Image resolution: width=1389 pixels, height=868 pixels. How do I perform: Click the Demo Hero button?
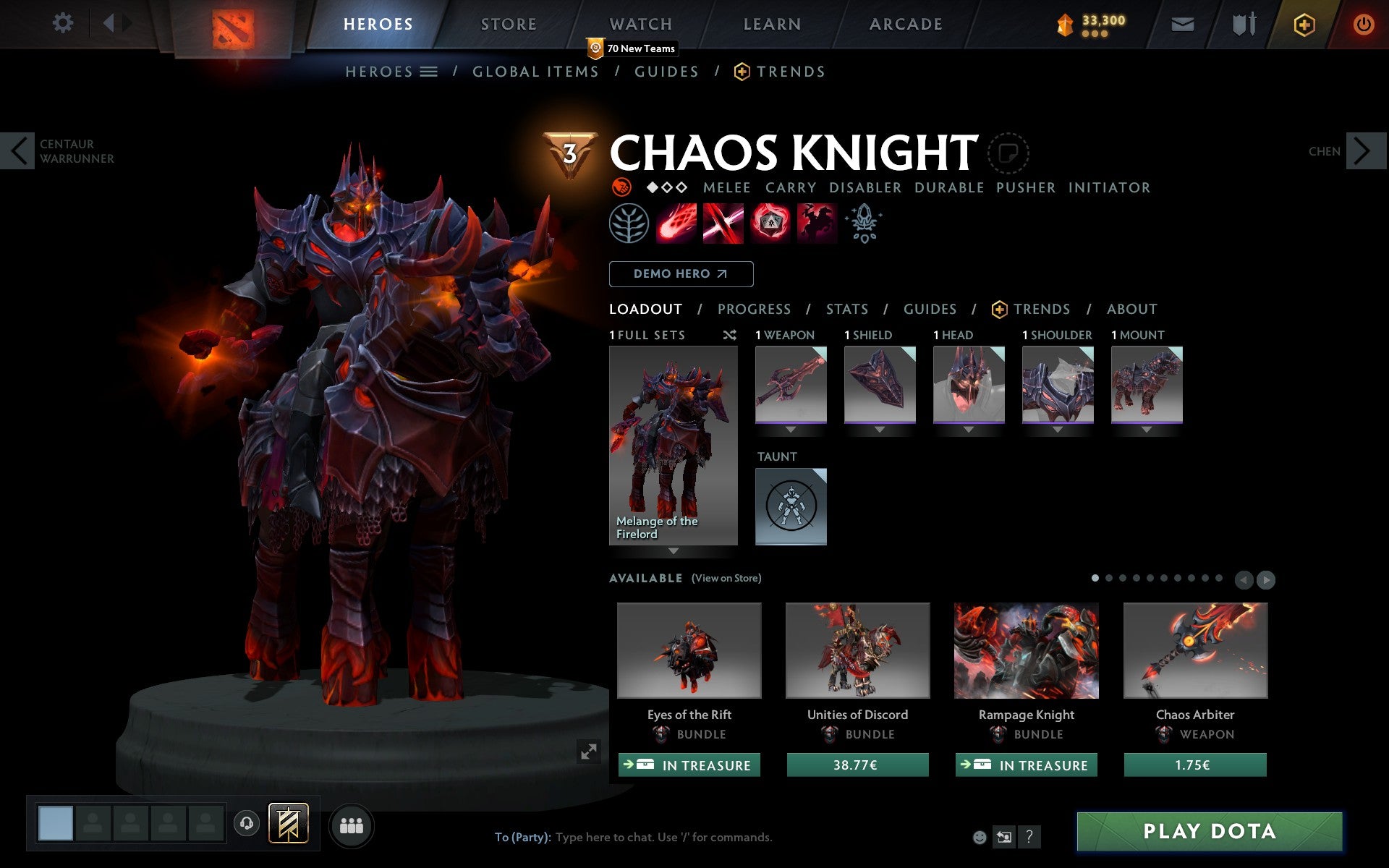point(681,274)
